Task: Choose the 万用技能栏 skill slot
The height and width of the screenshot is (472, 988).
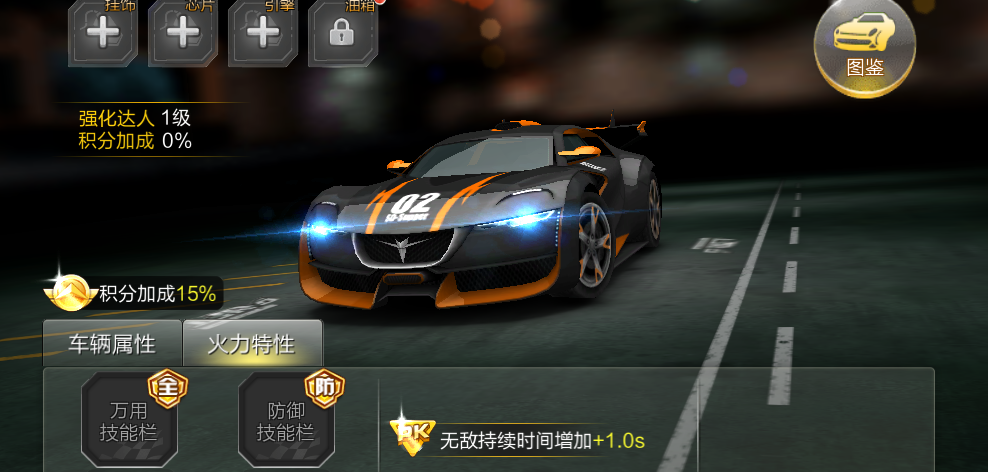Action: click(129, 421)
